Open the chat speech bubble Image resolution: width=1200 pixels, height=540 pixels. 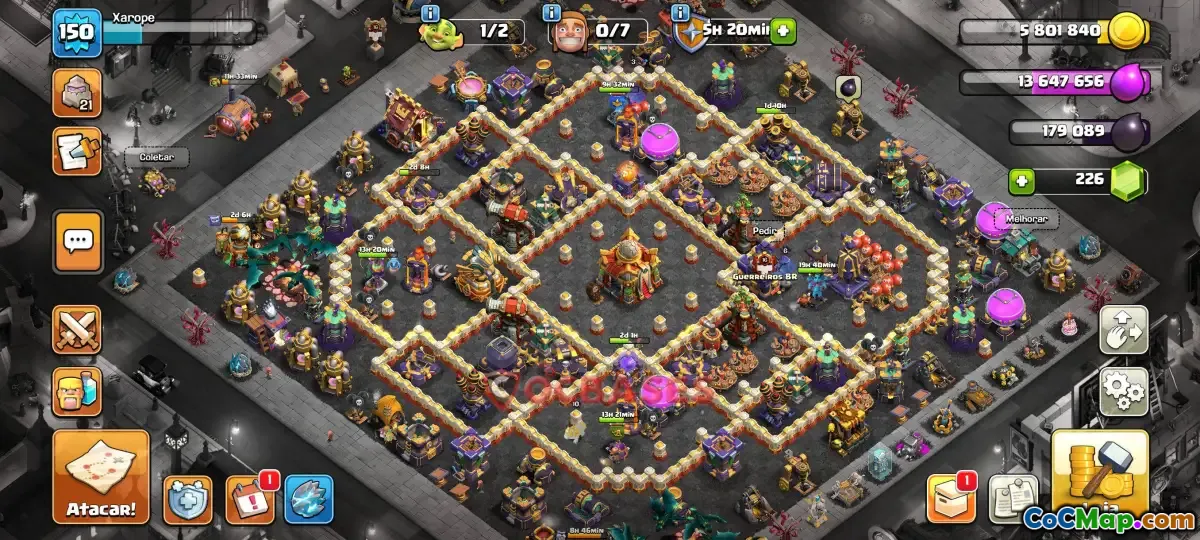[x=77, y=241]
